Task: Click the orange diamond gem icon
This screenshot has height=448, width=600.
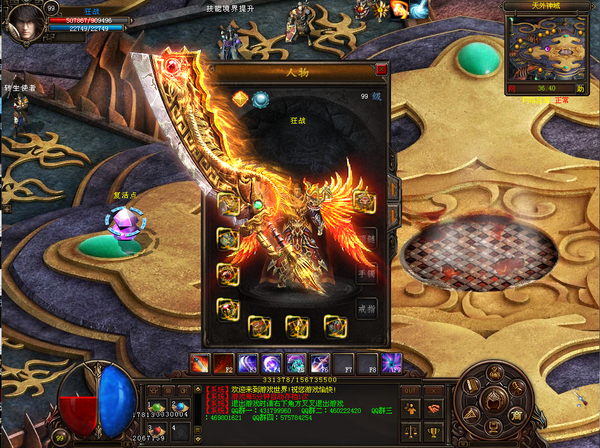Action: point(240,98)
